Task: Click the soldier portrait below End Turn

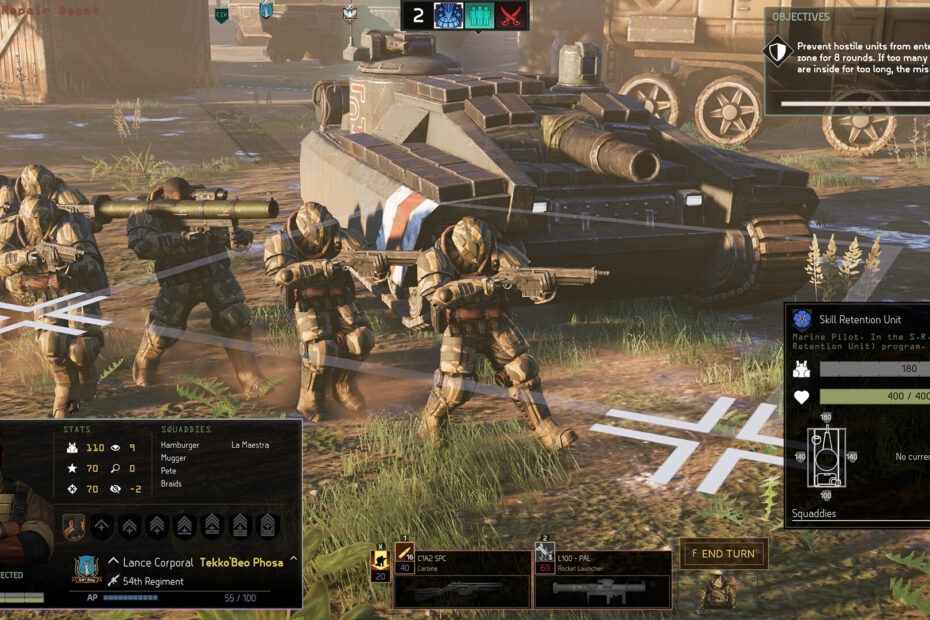Action: click(x=720, y=591)
